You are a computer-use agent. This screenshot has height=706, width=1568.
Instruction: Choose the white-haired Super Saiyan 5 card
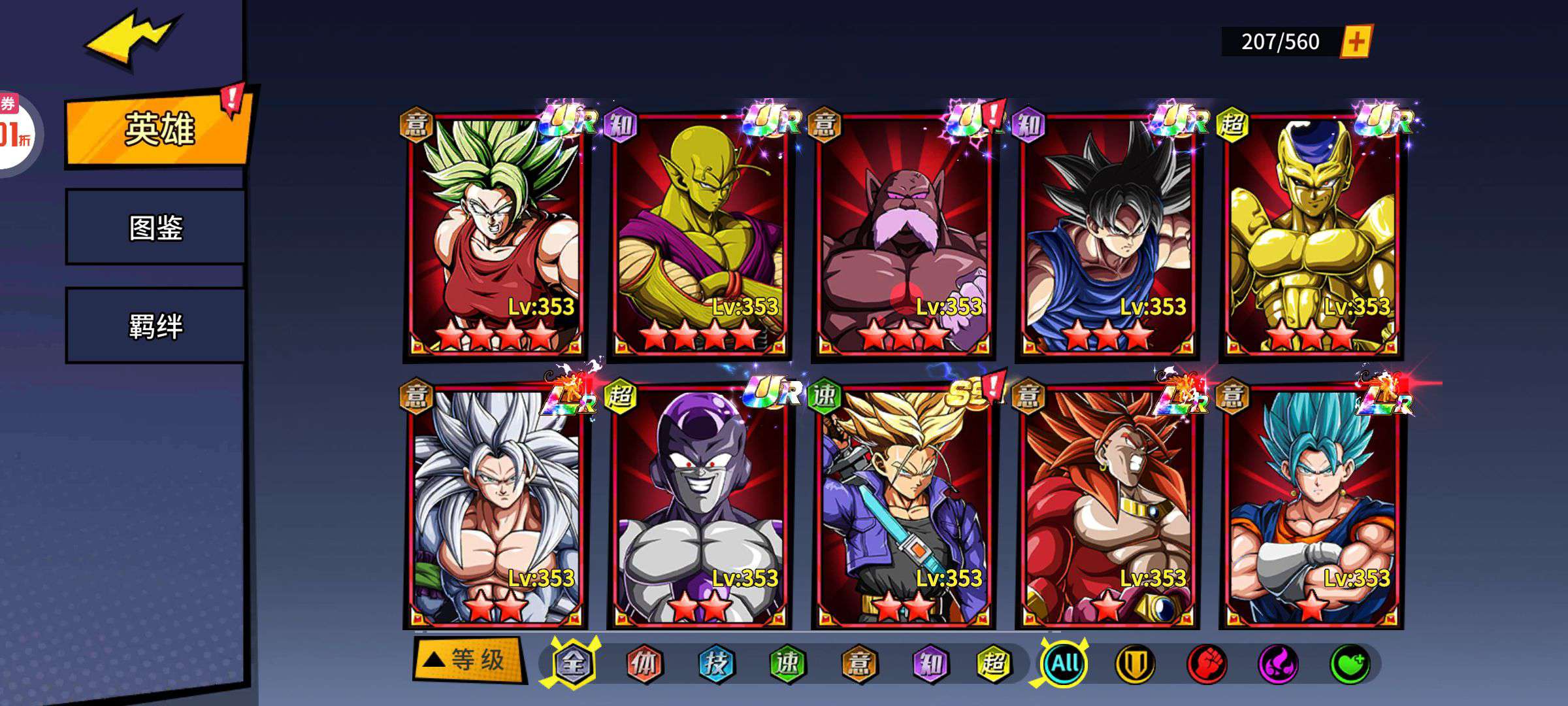pyautogui.click(x=495, y=507)
